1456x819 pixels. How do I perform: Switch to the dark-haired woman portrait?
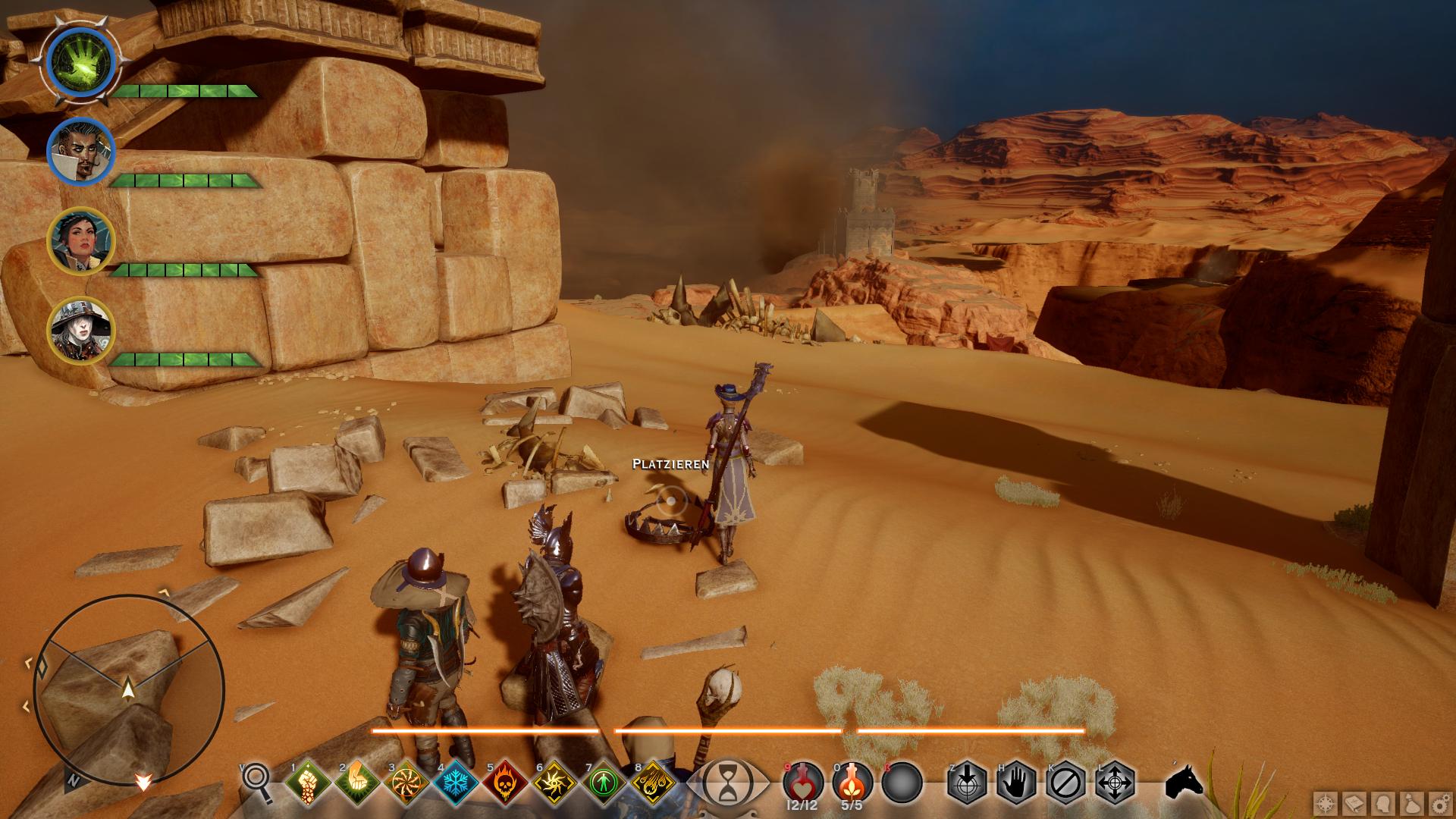pyautogui.click(x=81, y=241)
